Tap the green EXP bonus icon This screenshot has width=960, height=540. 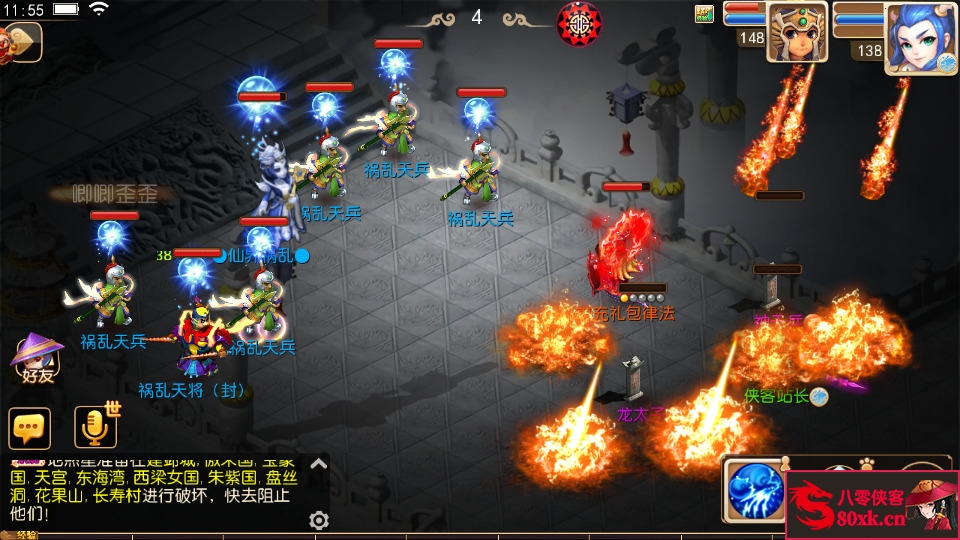pyautogui.click(x=705, y=14)
